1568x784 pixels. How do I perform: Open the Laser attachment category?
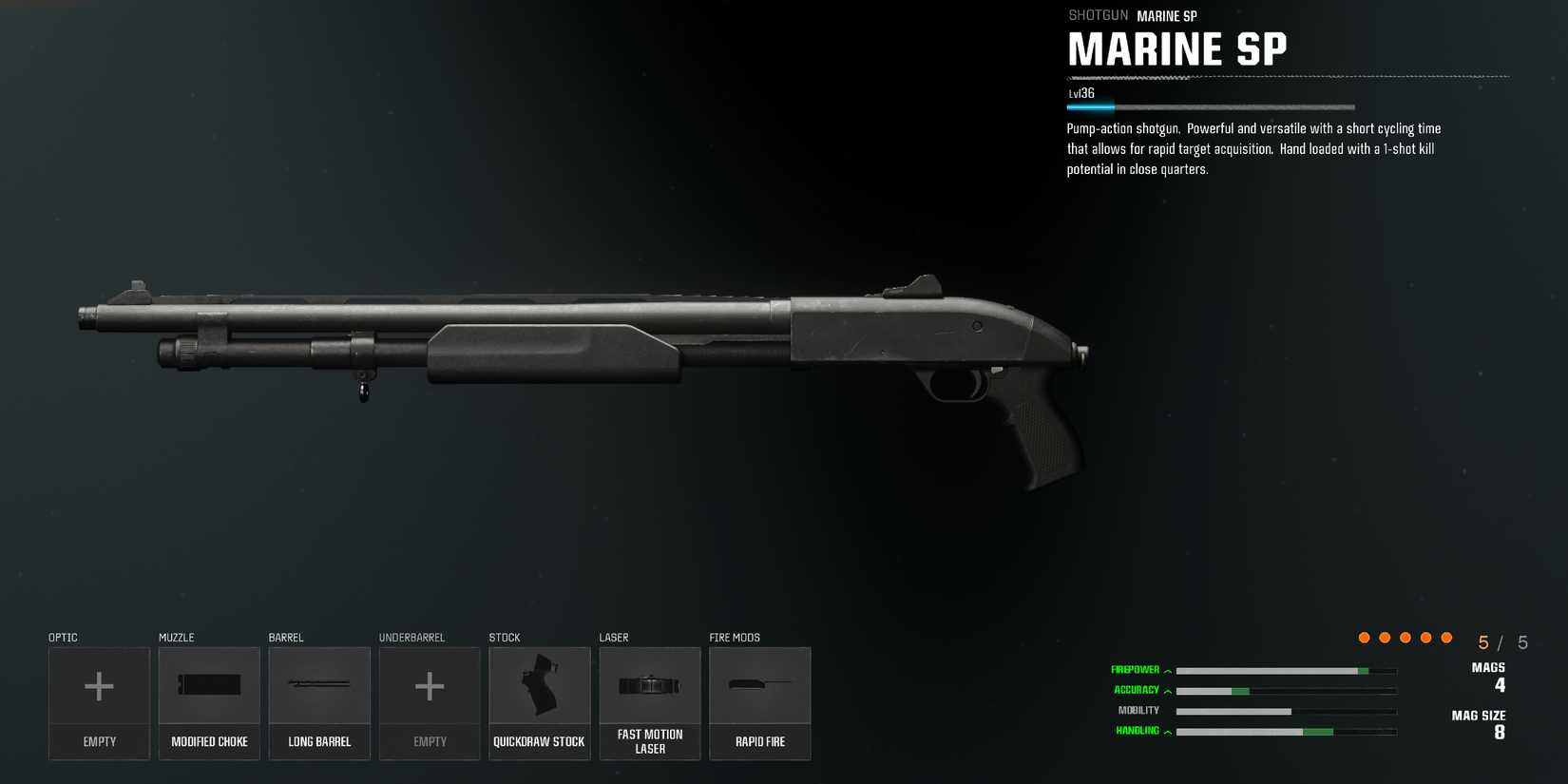pyautogui.click(x=613, y=637)
